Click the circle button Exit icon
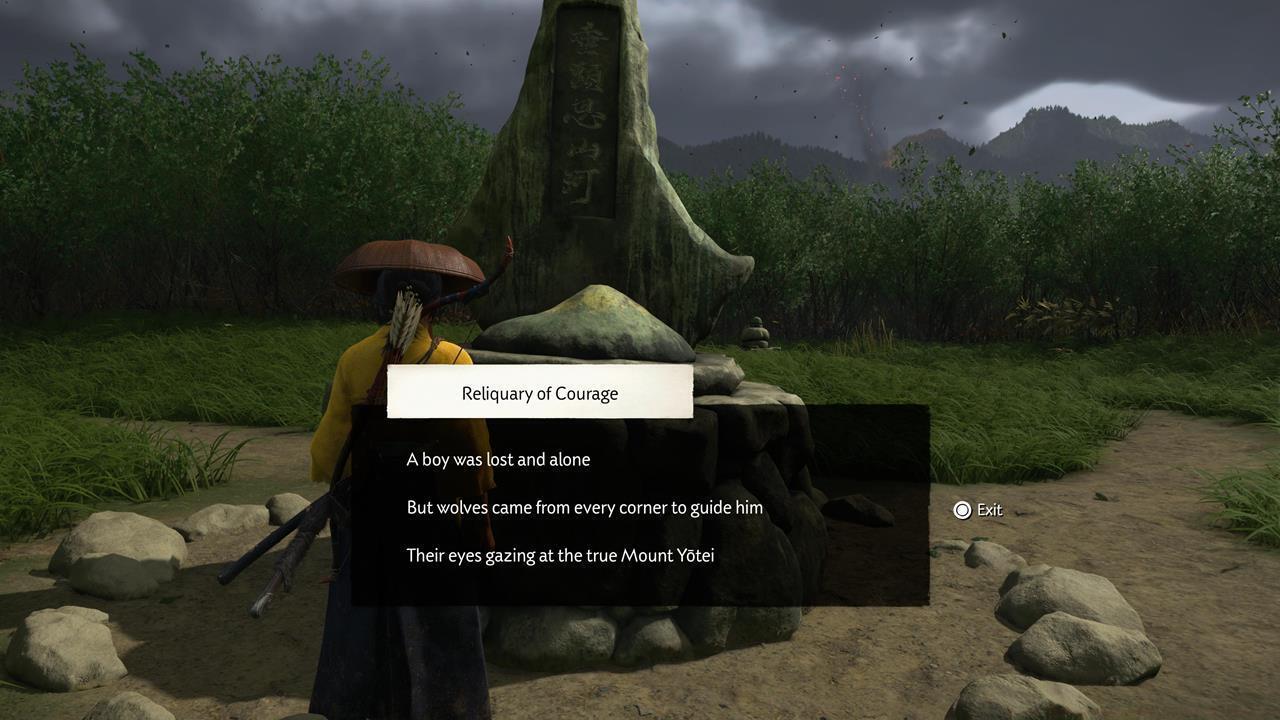The height and width of the screenshot is (720, 1280). click(962, 510)
